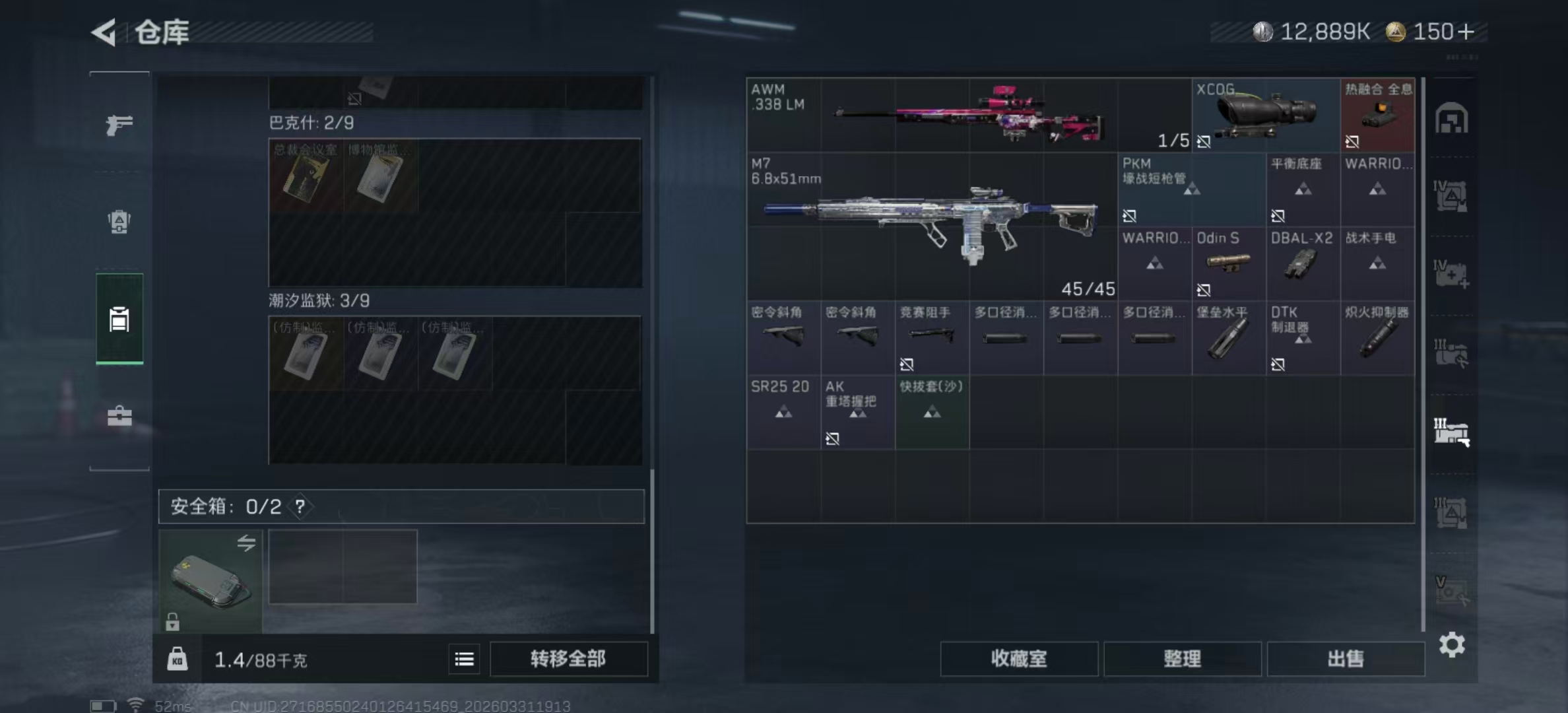This screenshot has width=1568, height=713.
Task: Tap the 出售 sell button
Action: point(1345,658)
